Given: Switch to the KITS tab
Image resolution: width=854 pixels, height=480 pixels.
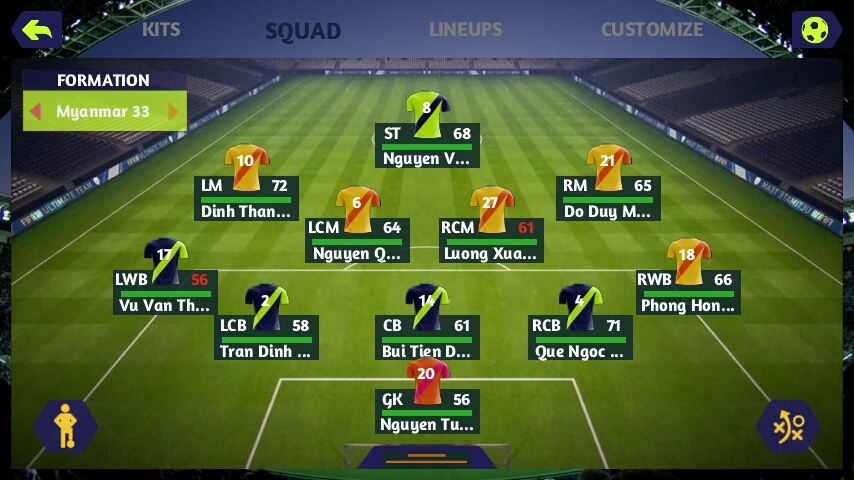Looking at the screenshot, I should tap(161, 29).
